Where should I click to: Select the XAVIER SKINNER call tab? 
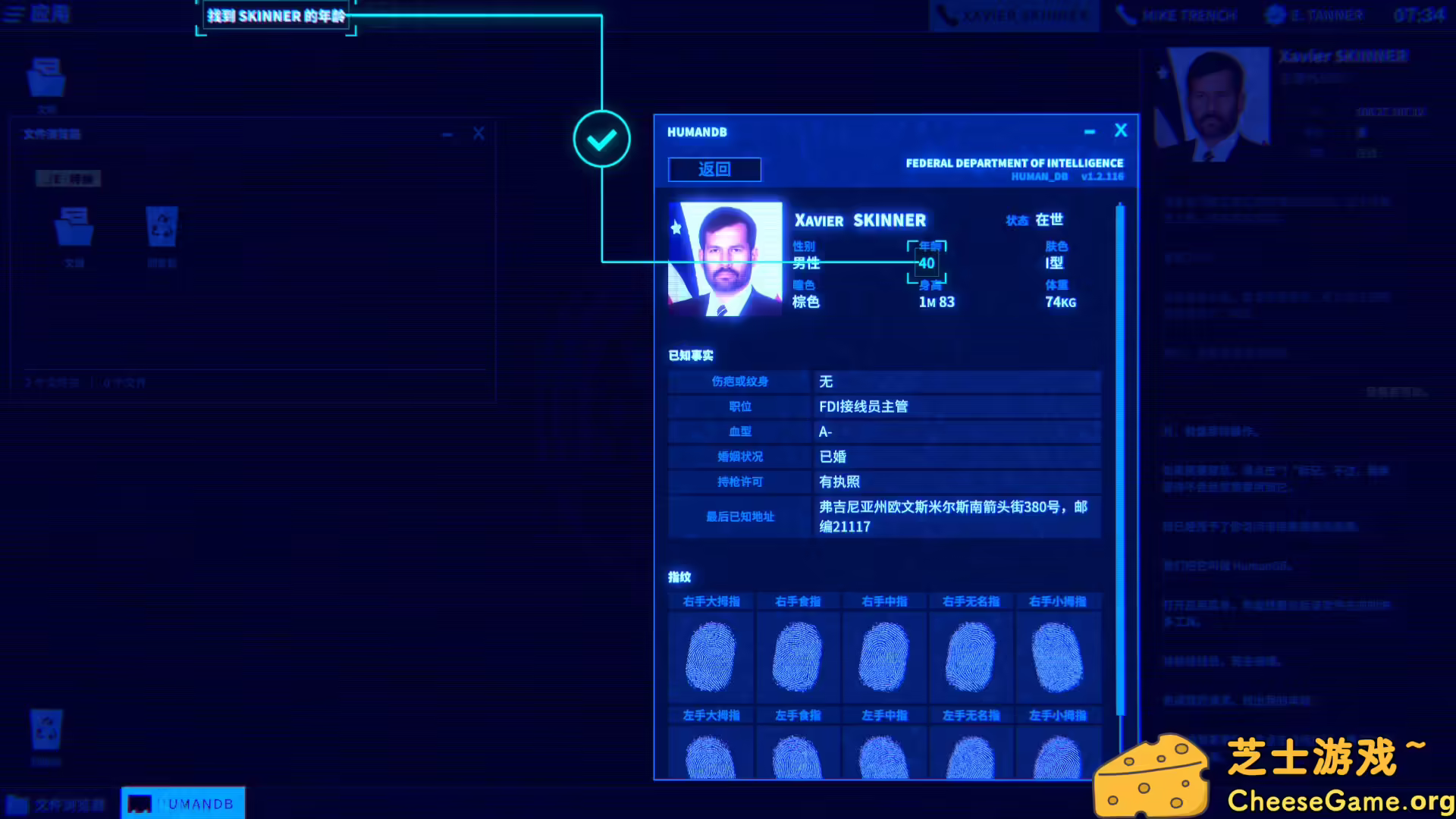[x=1014, y=15]
